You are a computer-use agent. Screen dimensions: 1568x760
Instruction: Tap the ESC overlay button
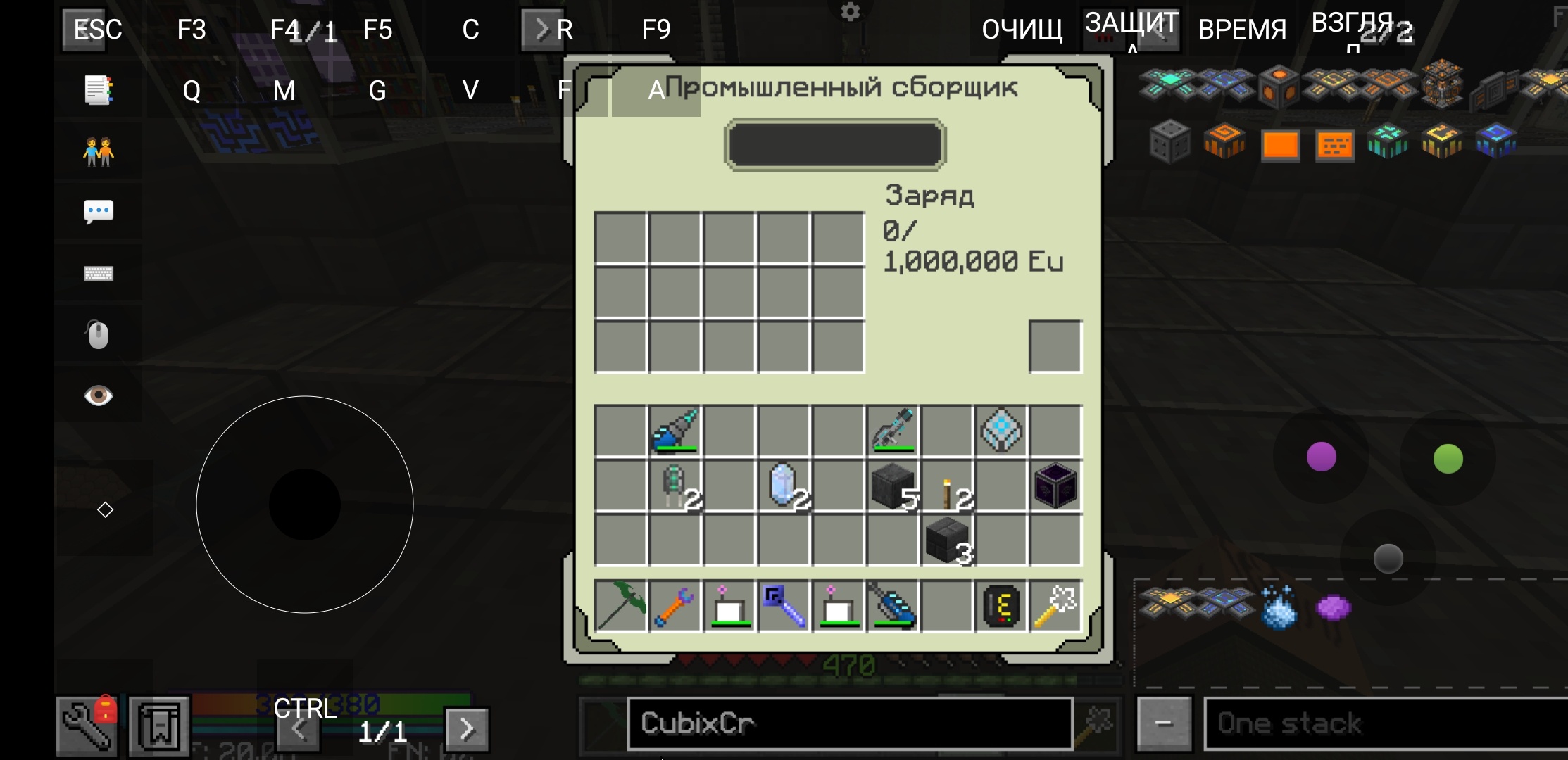(x=98, y=30)
